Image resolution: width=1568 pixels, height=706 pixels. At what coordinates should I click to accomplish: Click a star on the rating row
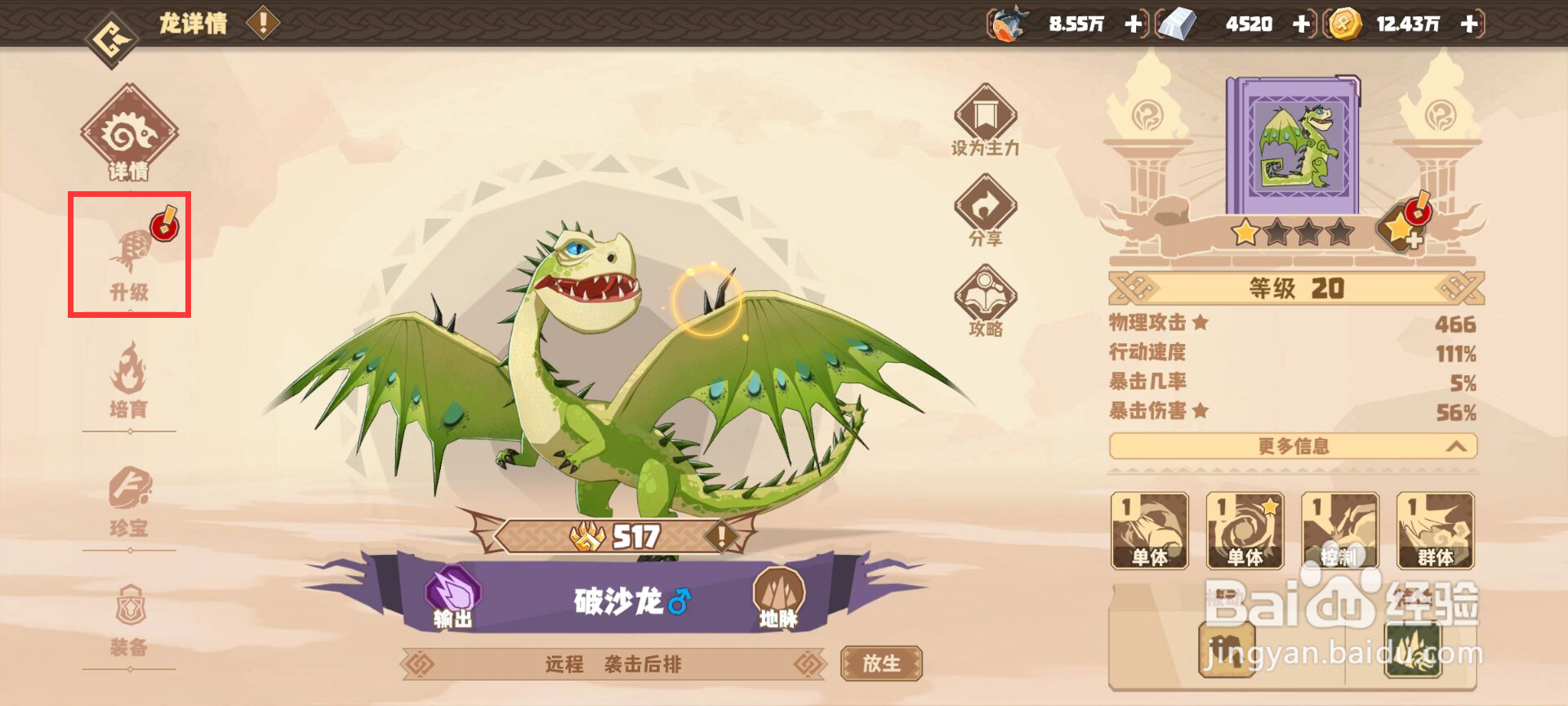coord(1247,235)
